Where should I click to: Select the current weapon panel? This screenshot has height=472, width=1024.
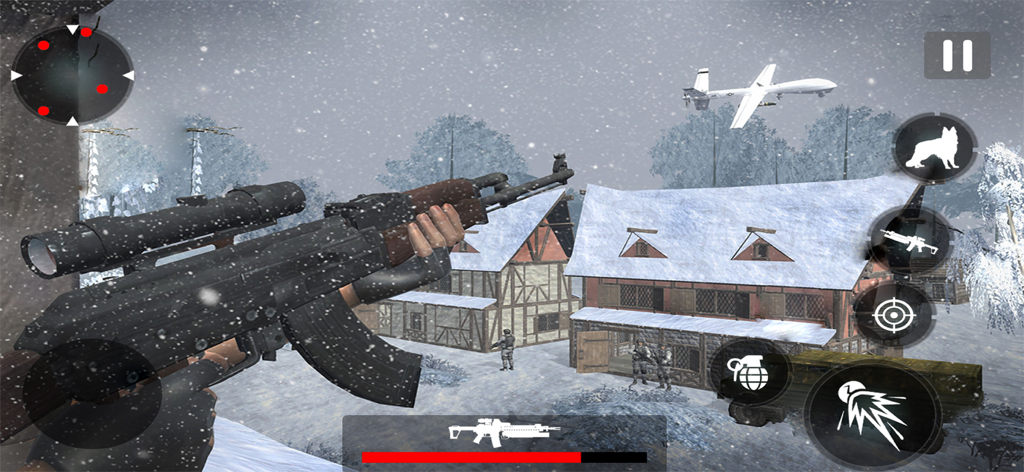coord(504,441)
